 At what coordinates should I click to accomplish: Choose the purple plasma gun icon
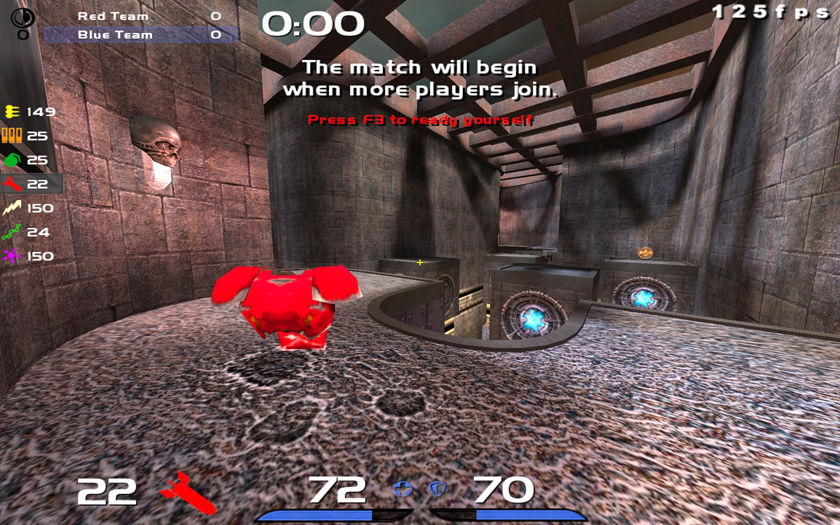click(x=12, y=256)
